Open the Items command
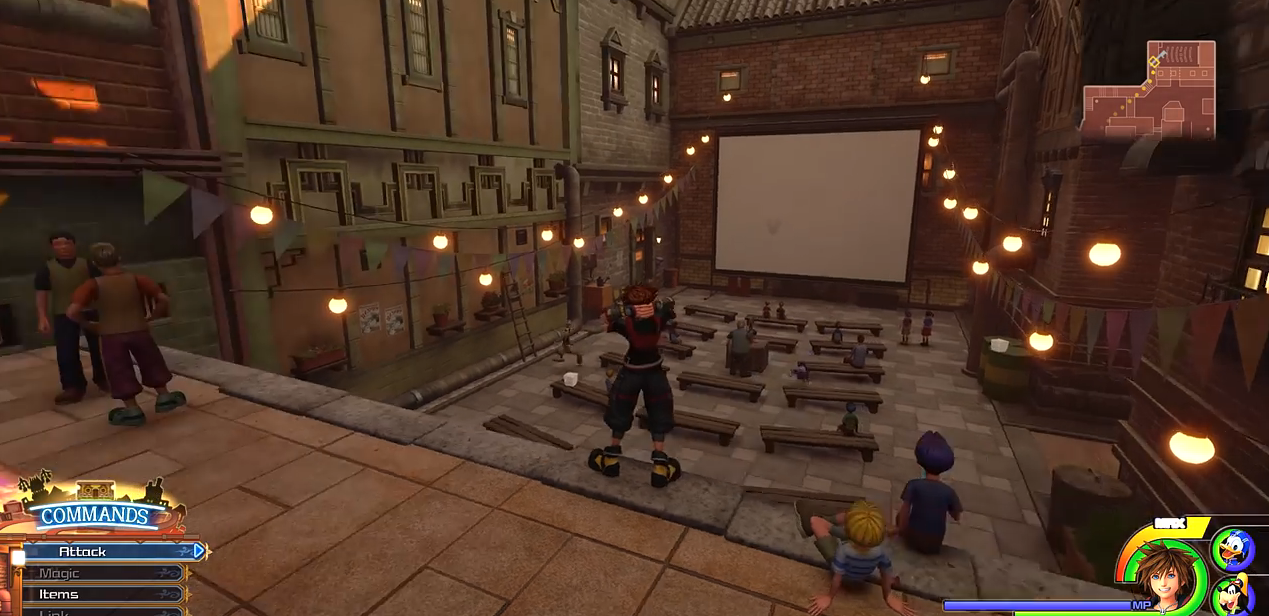Image resolution: width=1269 pixels, height=616 pixels. 100,594
